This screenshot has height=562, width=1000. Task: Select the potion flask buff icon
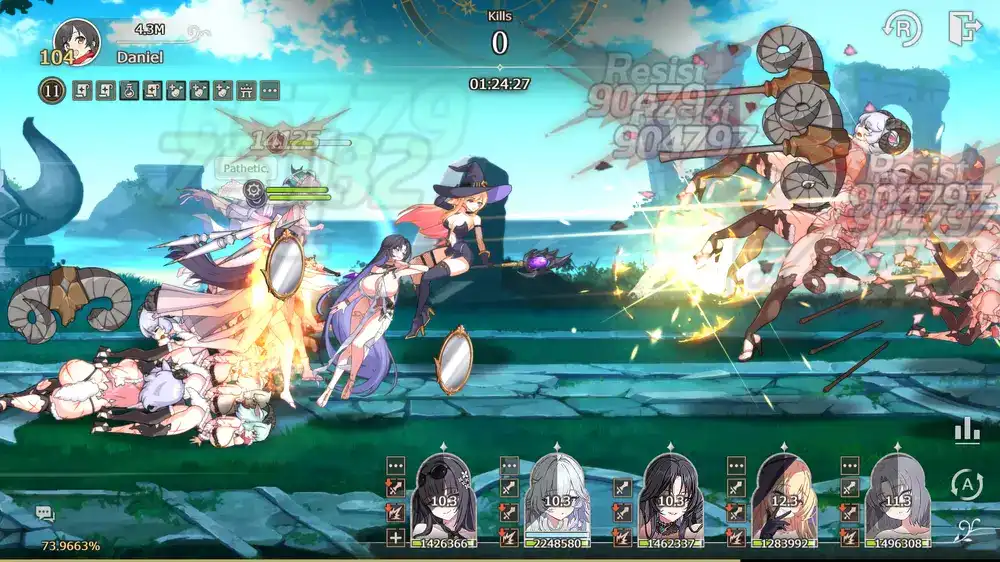pyautogui.click(x=129, y=91)
